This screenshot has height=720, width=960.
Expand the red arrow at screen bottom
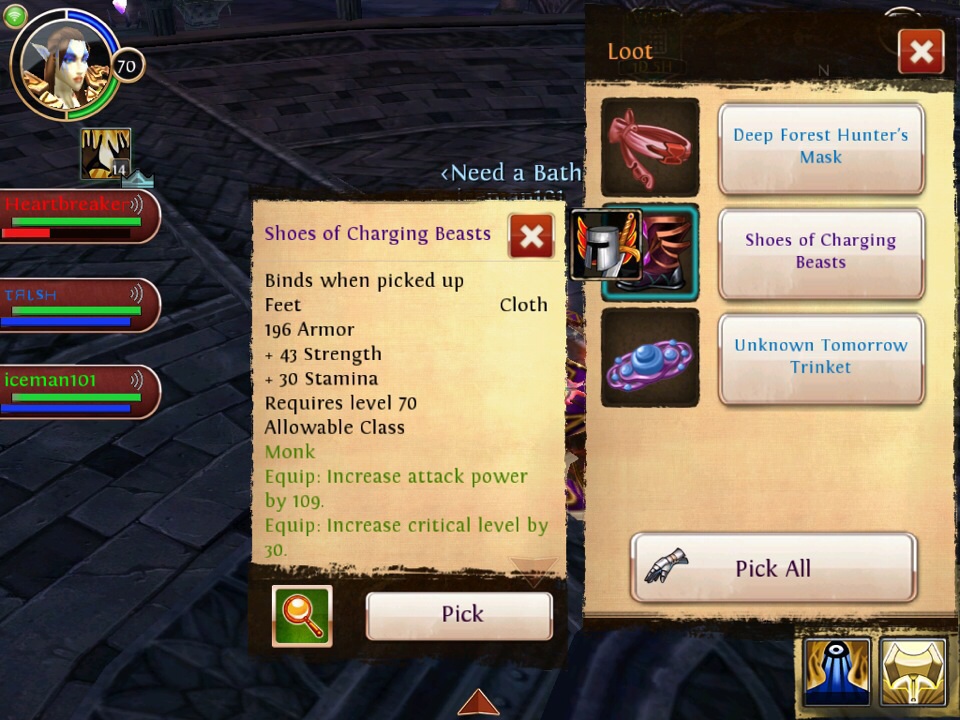478,702
